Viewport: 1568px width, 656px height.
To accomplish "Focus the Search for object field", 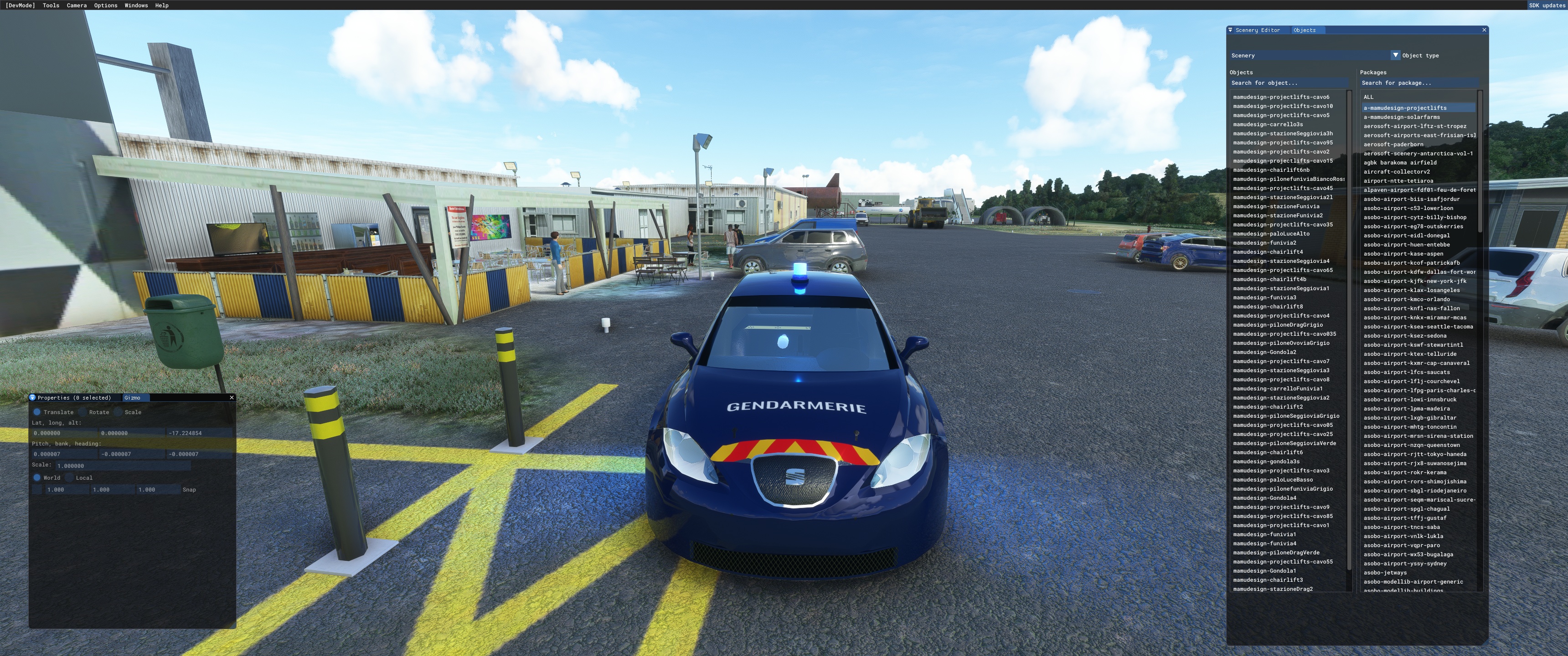I will pos(1288,83).
